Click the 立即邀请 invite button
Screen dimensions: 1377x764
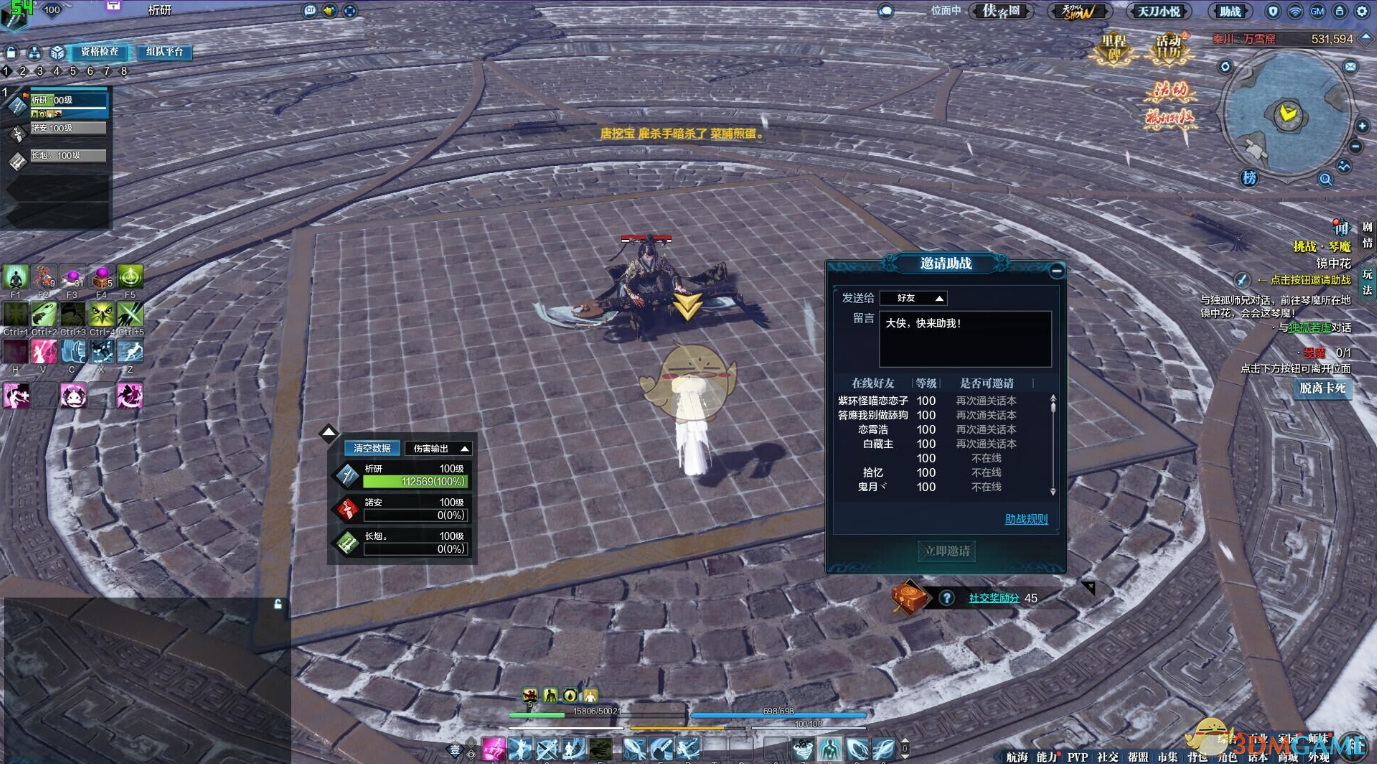point(946,551)
